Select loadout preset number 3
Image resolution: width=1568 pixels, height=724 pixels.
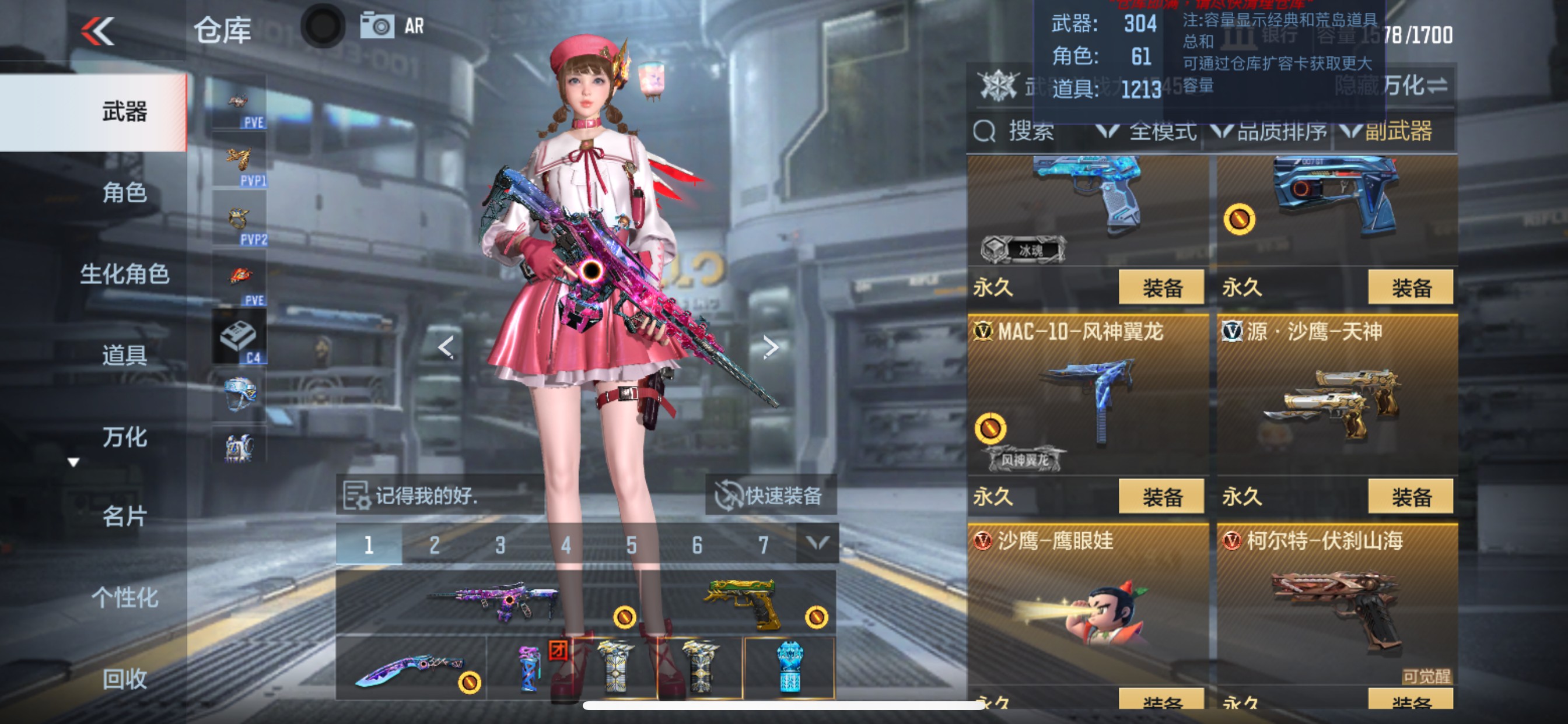pos(501,545)
